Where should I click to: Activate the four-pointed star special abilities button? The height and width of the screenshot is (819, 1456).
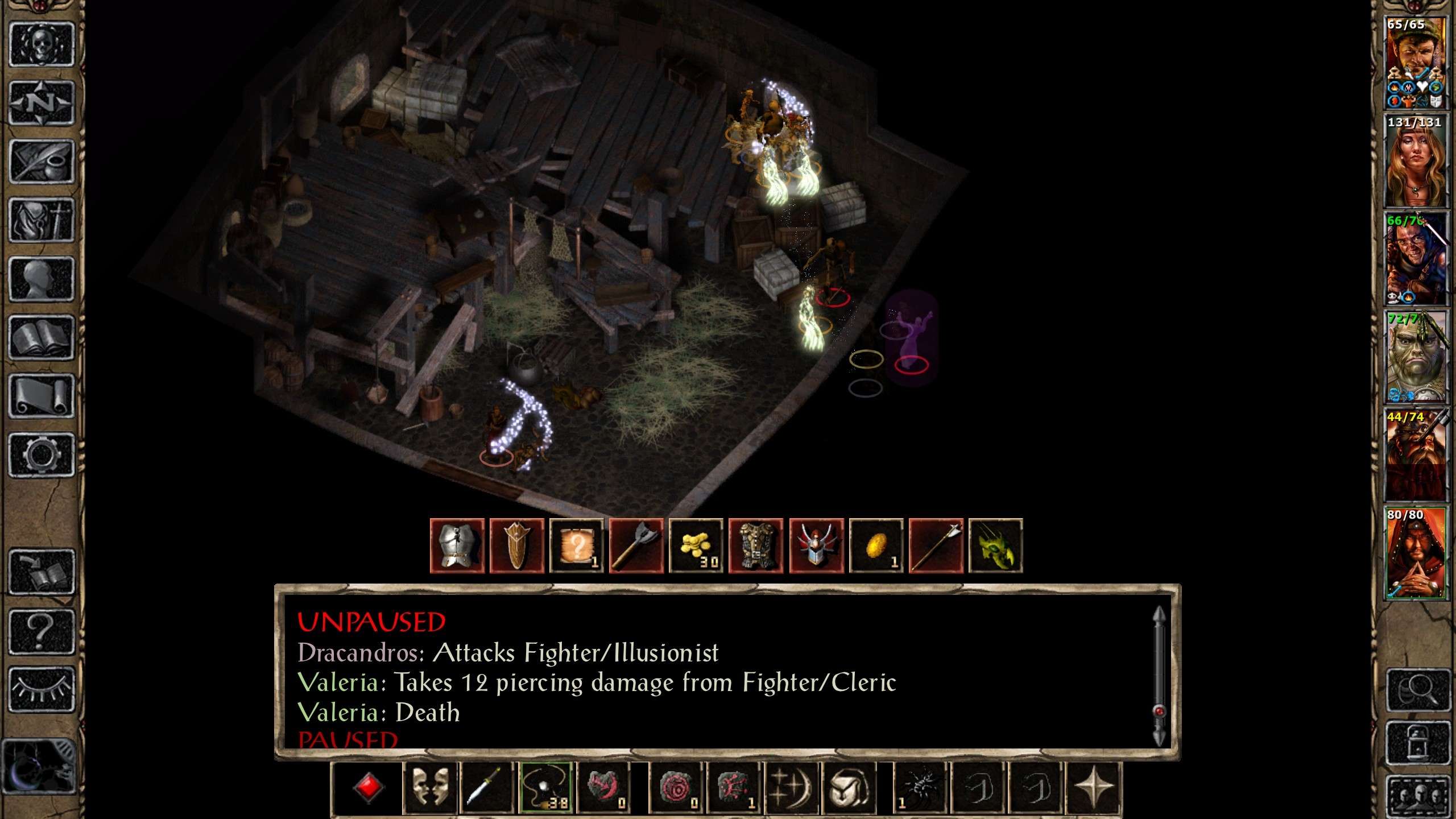pos(1094,788)
